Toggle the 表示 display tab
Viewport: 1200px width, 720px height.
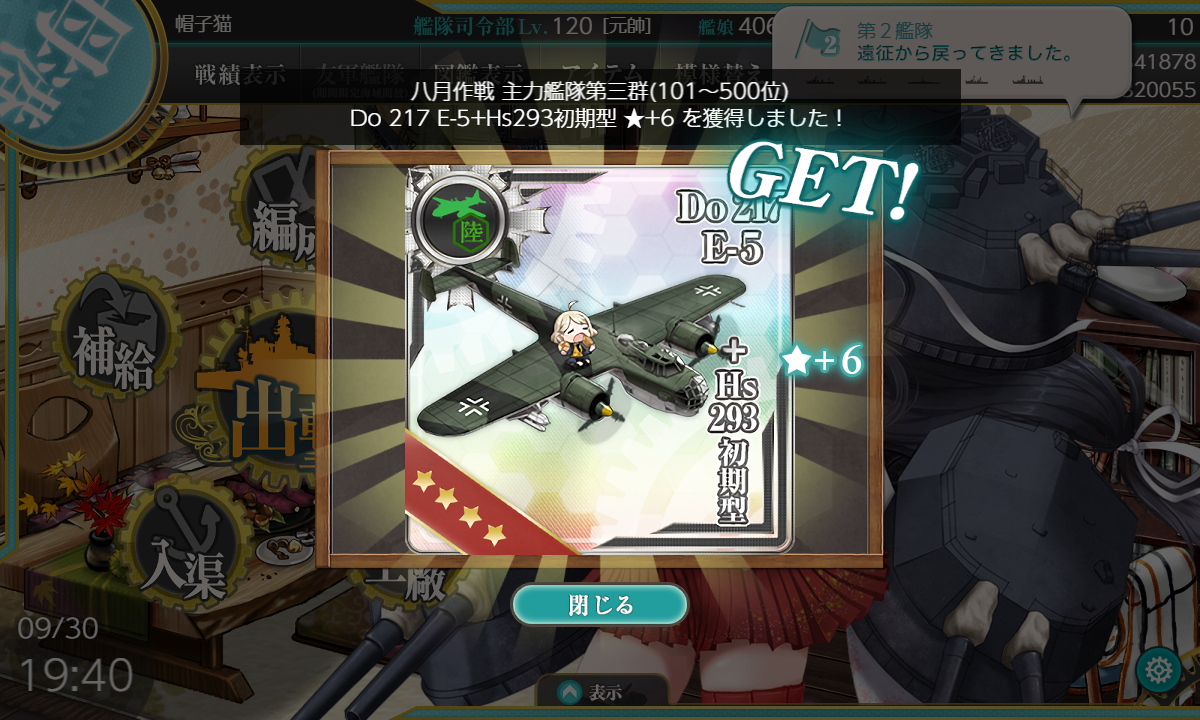coord(602,692)
